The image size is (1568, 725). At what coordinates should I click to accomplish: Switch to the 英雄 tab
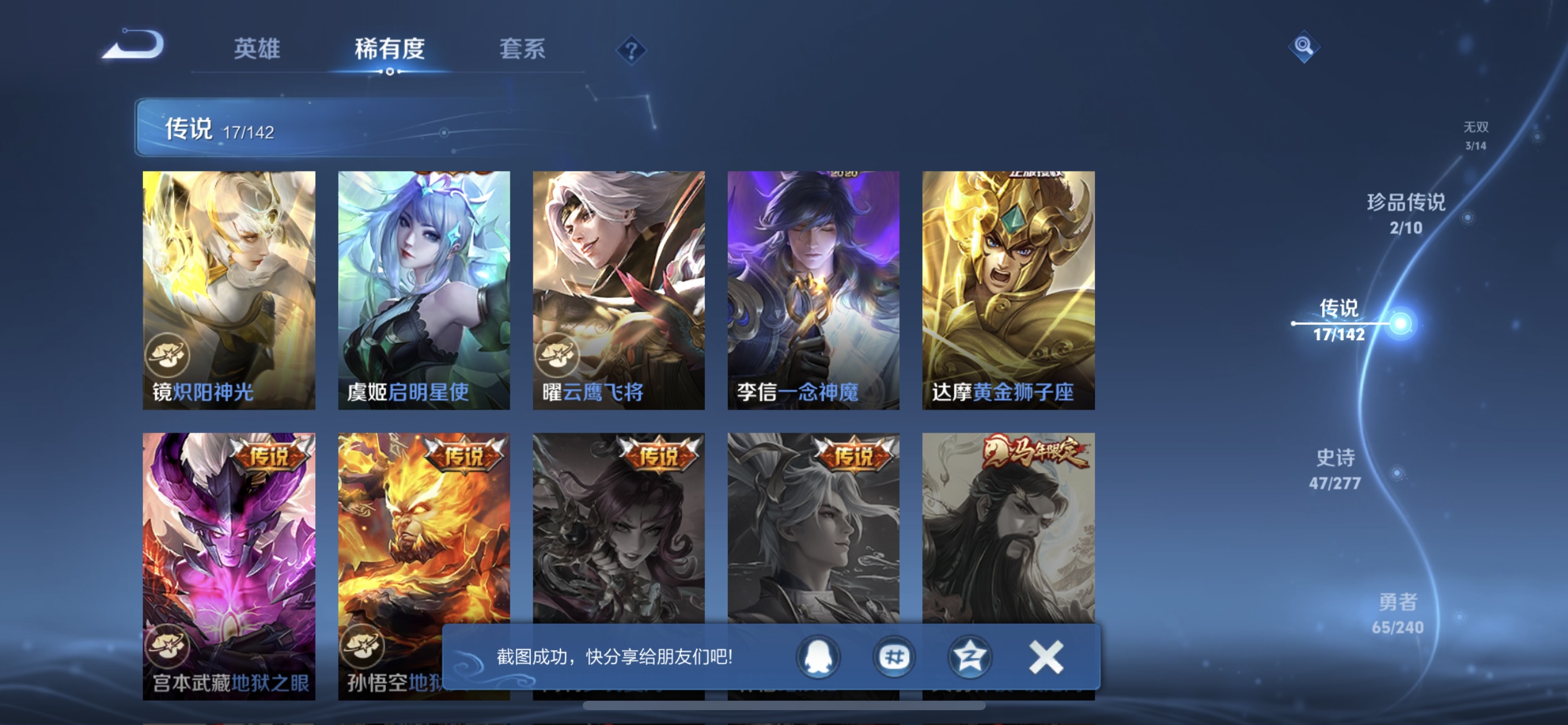pos(258,51)
